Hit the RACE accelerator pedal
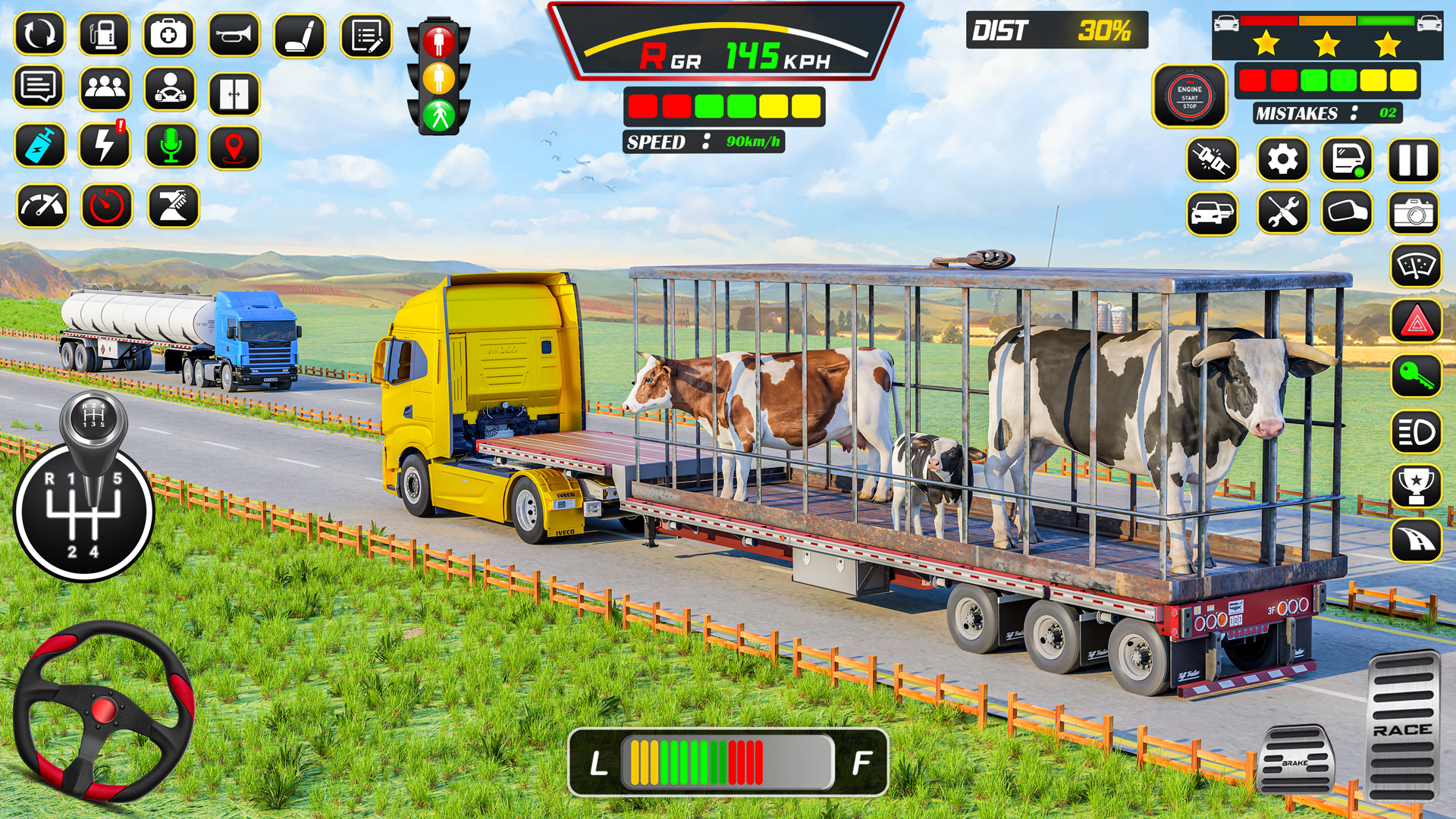The width and height of the screenshot is (1456, 819). [1403, 728]
